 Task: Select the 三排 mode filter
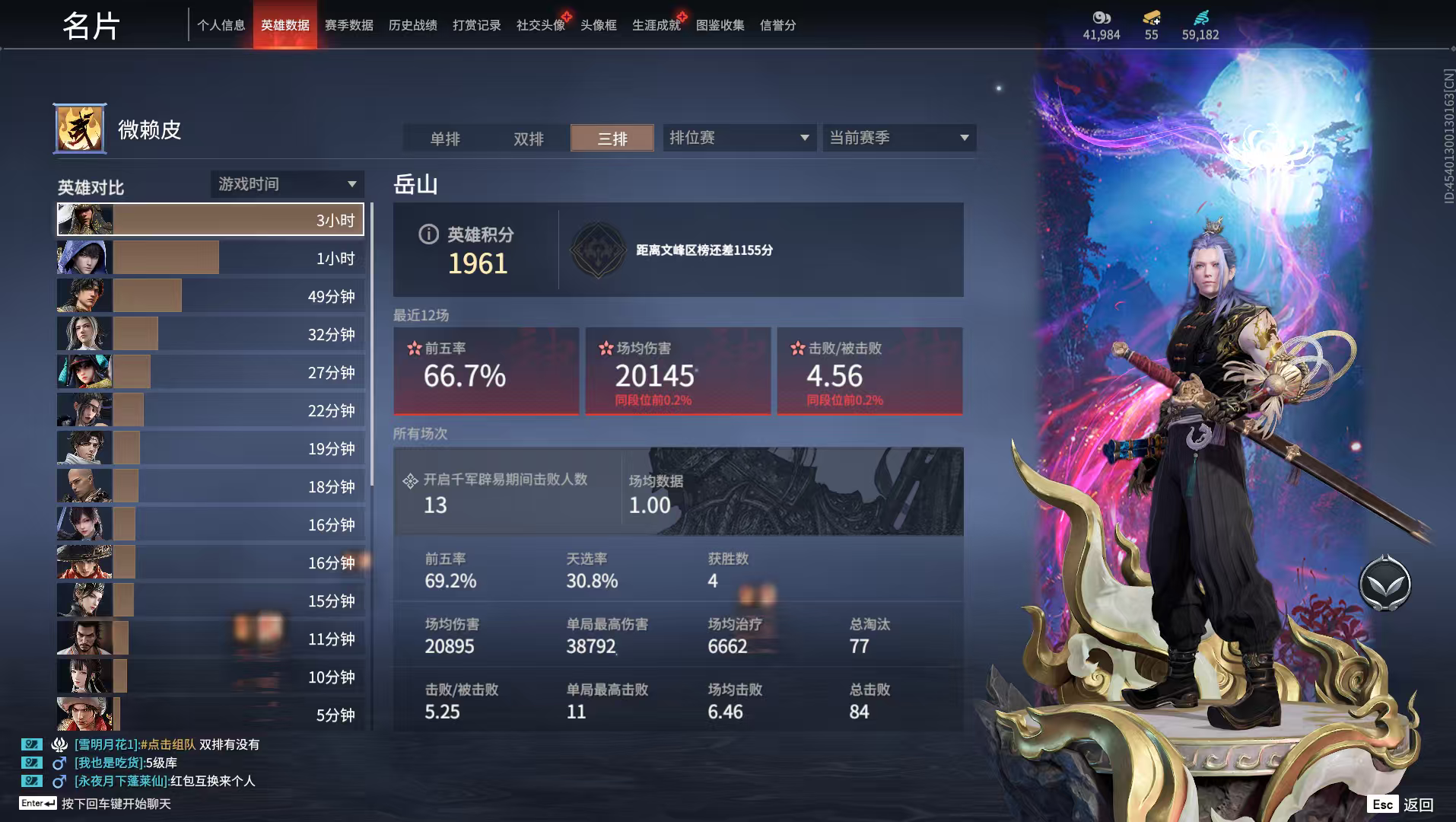point(612,139)
